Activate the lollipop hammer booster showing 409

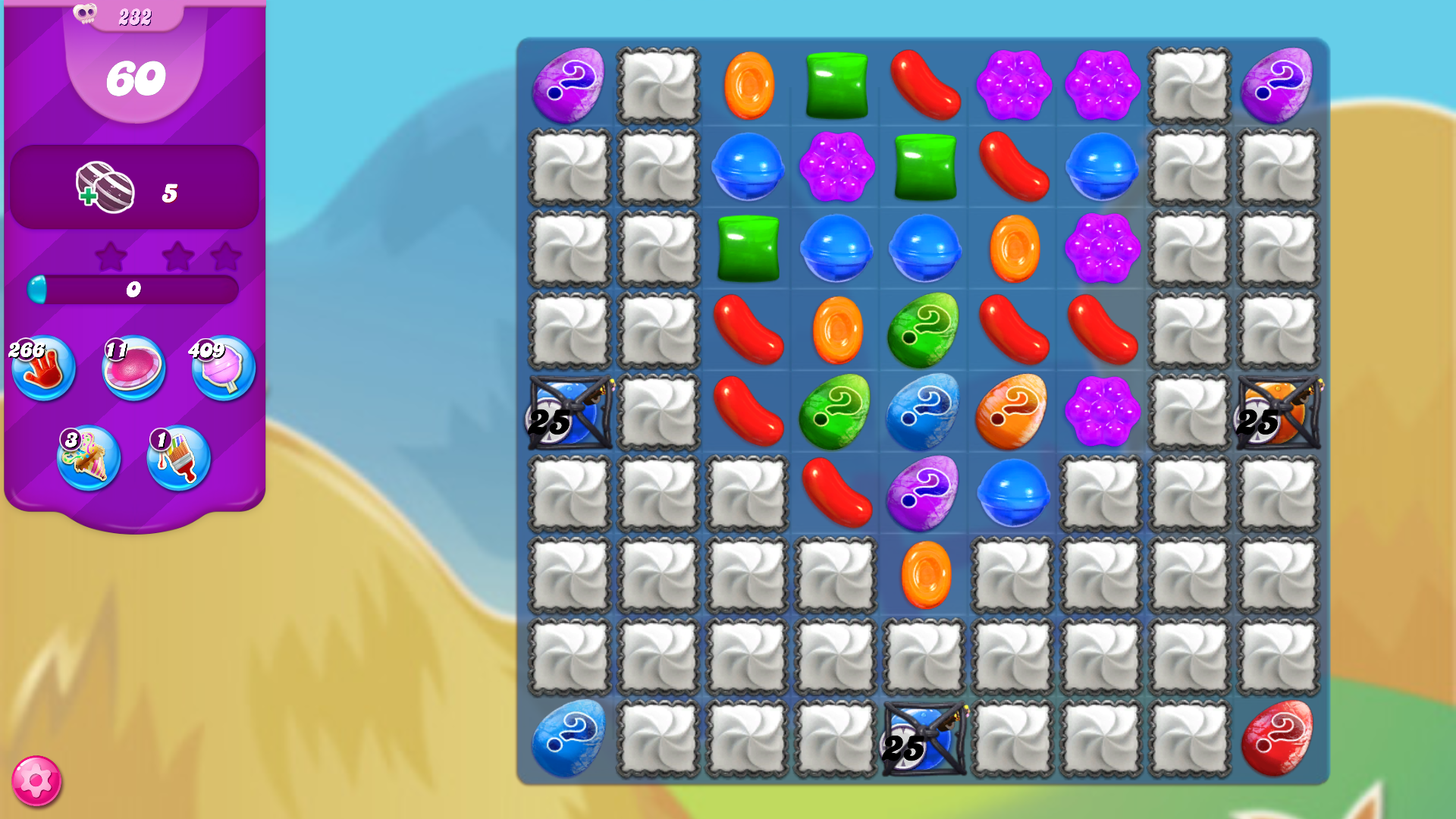[x=223, y=369]
